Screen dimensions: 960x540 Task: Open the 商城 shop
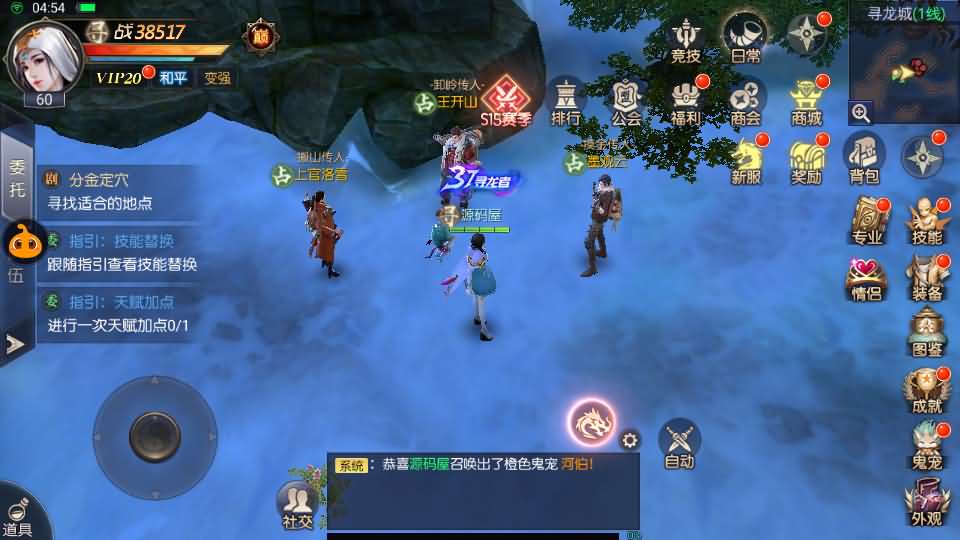click(806, 101)
